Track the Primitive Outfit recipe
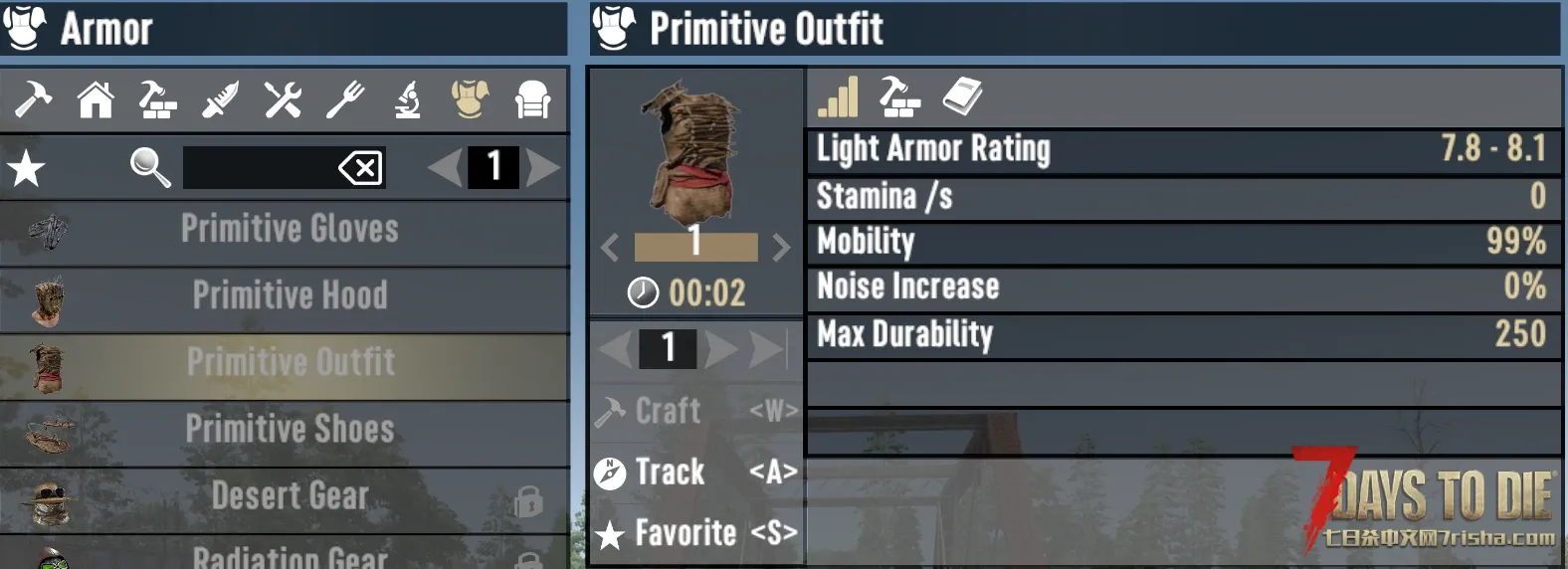The image size is (1568, 569). pyautogui.click(x=696, y=472)
